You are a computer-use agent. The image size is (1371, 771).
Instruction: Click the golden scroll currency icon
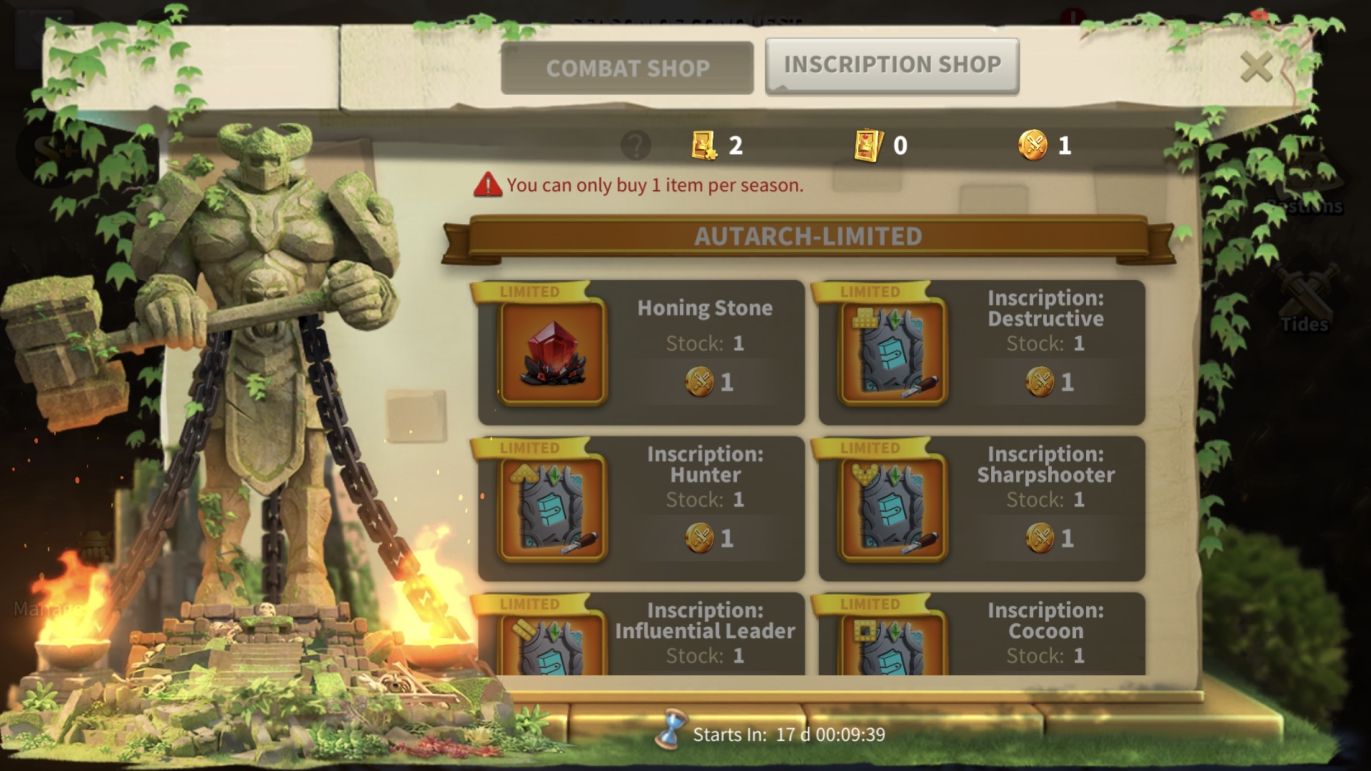click(705, 146)
